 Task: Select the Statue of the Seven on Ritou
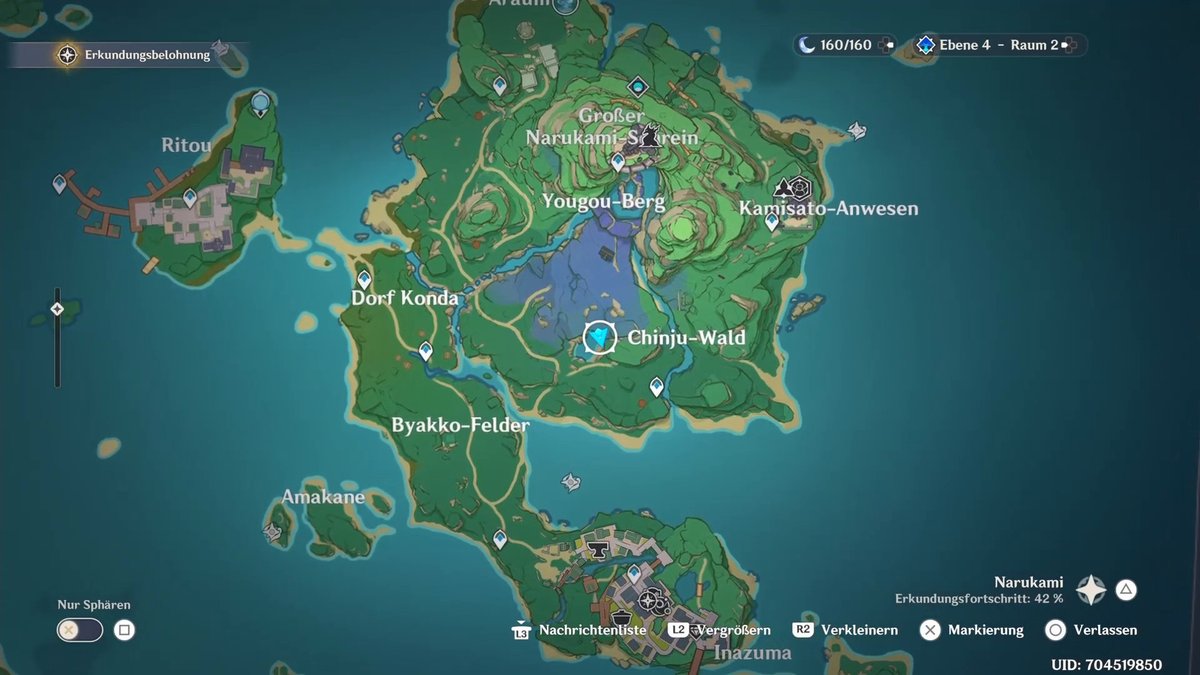[x=261, y=102]
